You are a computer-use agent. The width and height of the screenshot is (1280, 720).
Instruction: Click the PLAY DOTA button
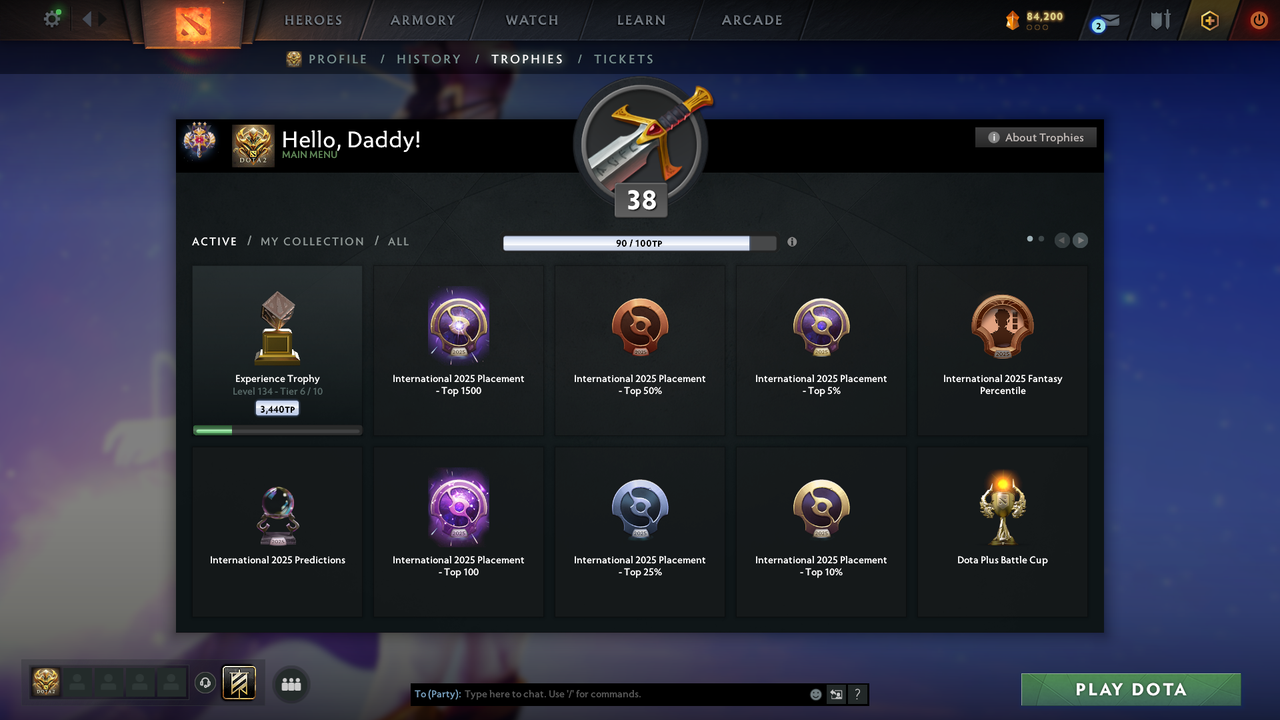(1130, 689)
